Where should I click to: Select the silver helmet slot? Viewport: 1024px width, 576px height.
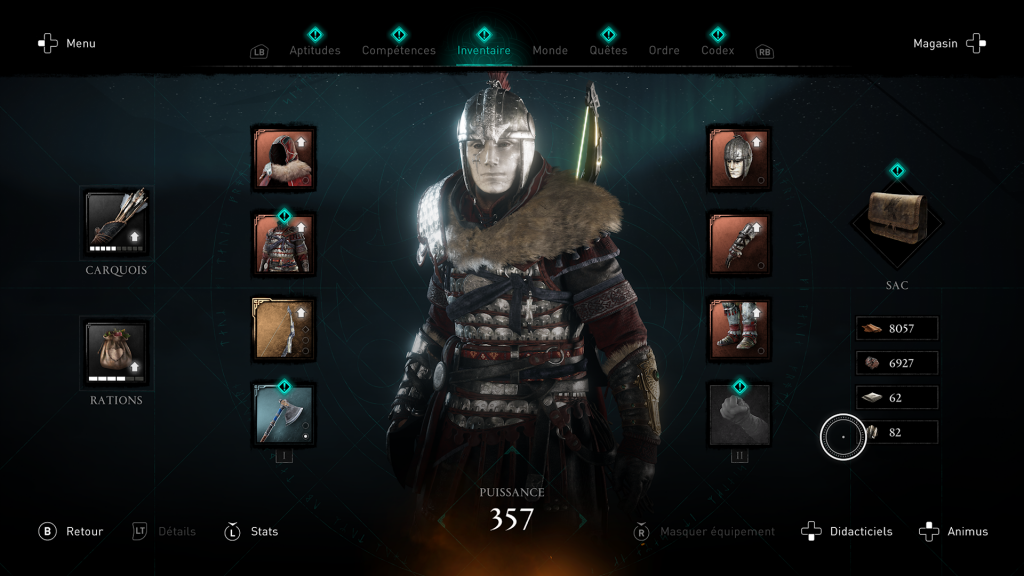point(739,158)
